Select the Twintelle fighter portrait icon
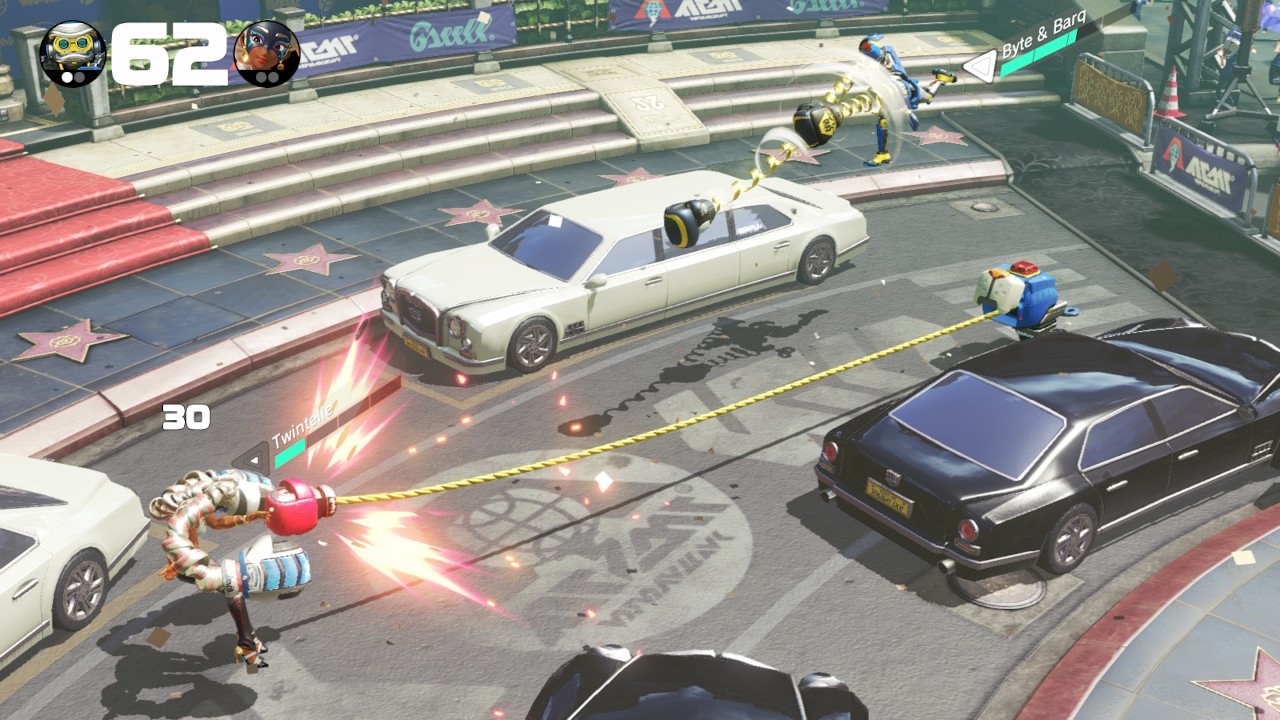Screen dimensions: 1280x720 266,53
